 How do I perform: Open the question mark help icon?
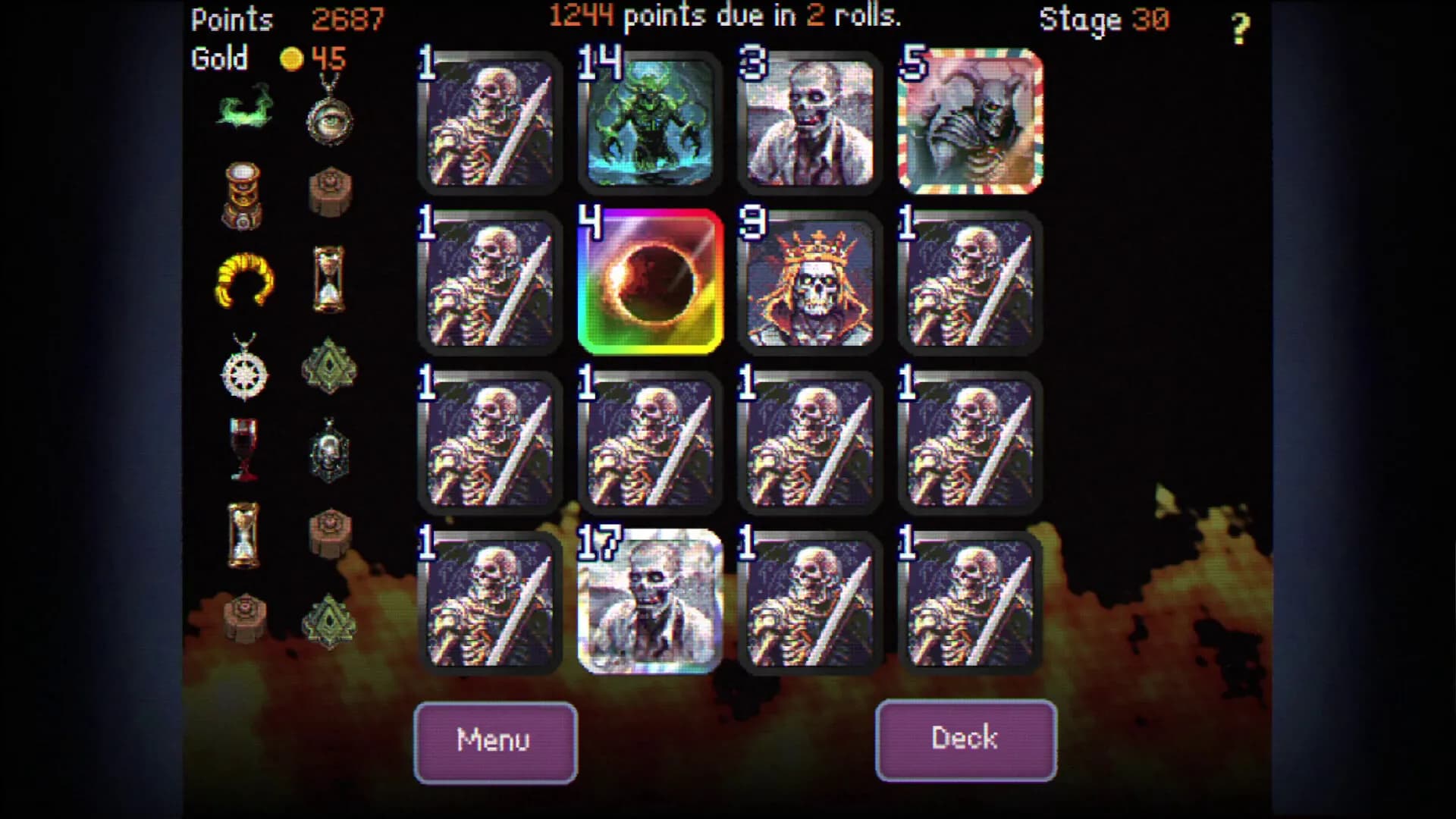[x=1241, y=30]
